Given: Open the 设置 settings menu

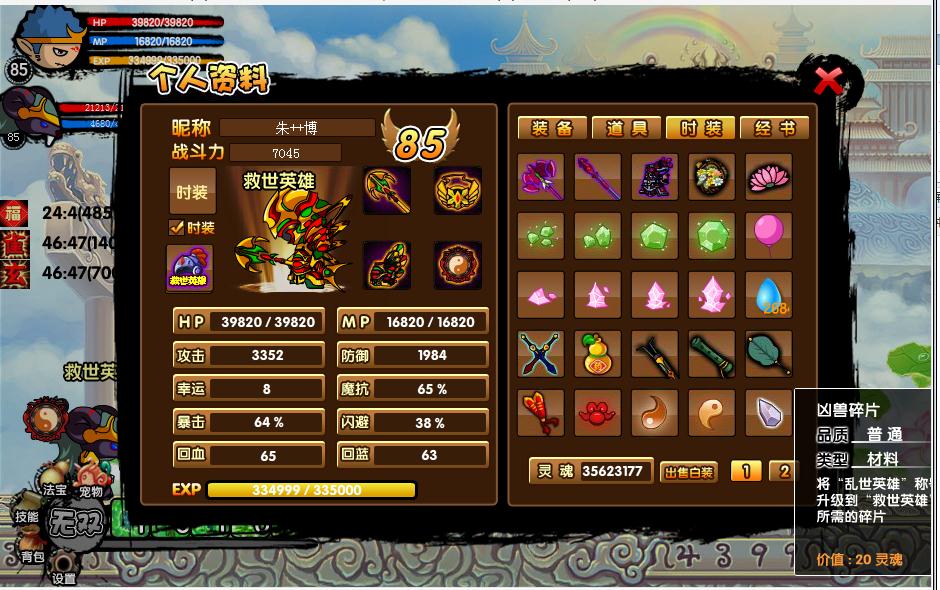Looking at the screenshot, I should [x=64, y=577].
